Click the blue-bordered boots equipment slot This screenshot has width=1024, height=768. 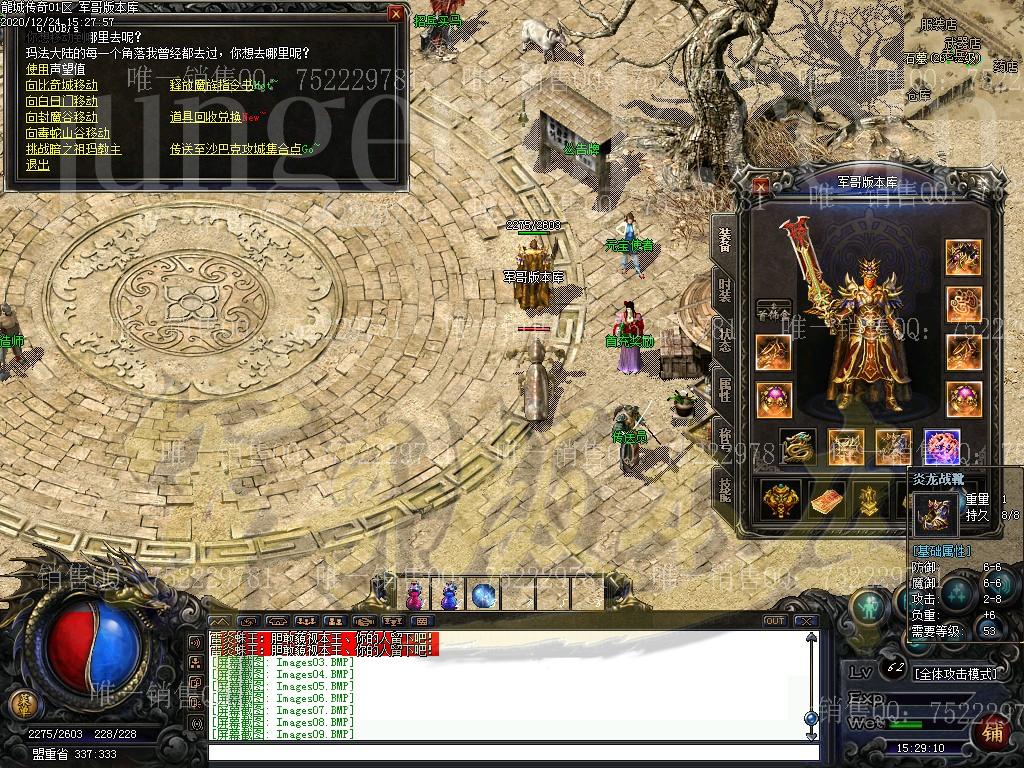pos(942,448)
